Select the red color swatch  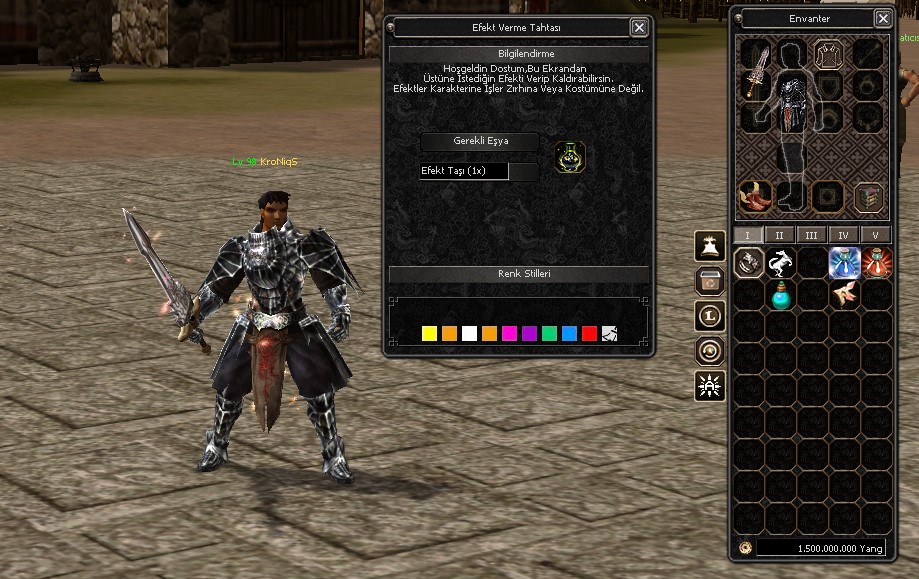point(589,333)
